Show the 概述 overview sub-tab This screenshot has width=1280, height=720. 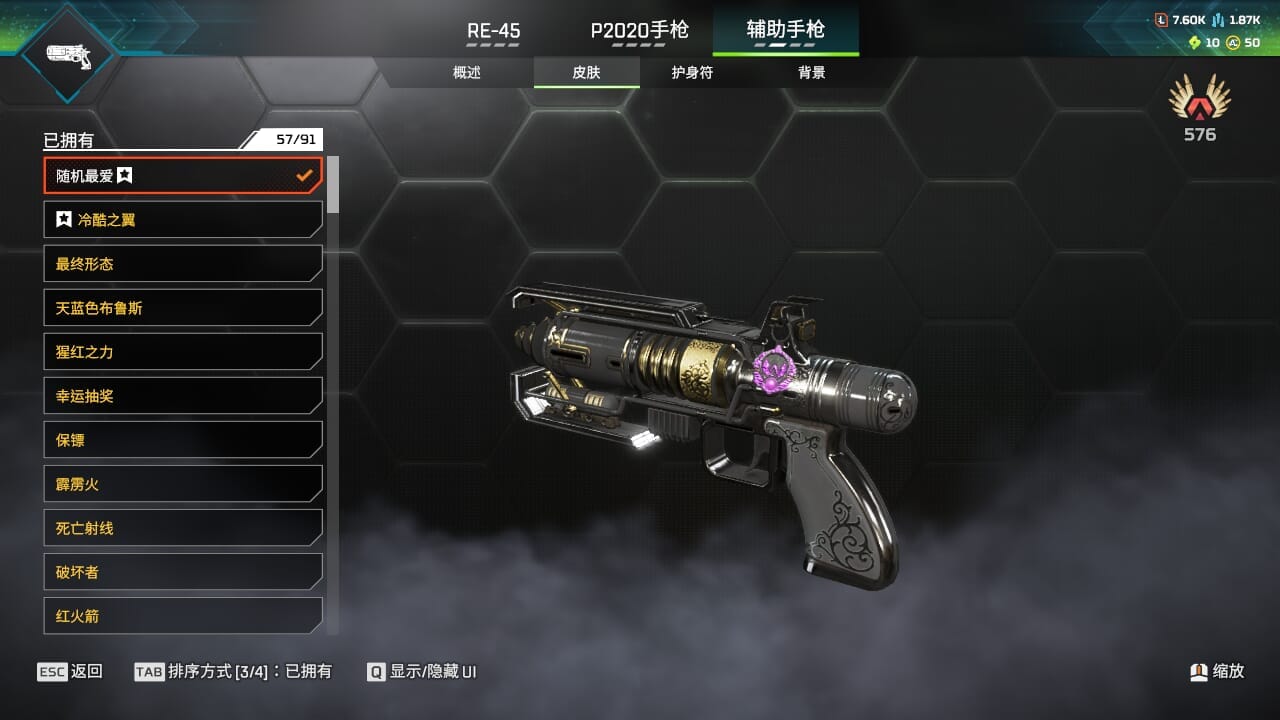point(467,72)
